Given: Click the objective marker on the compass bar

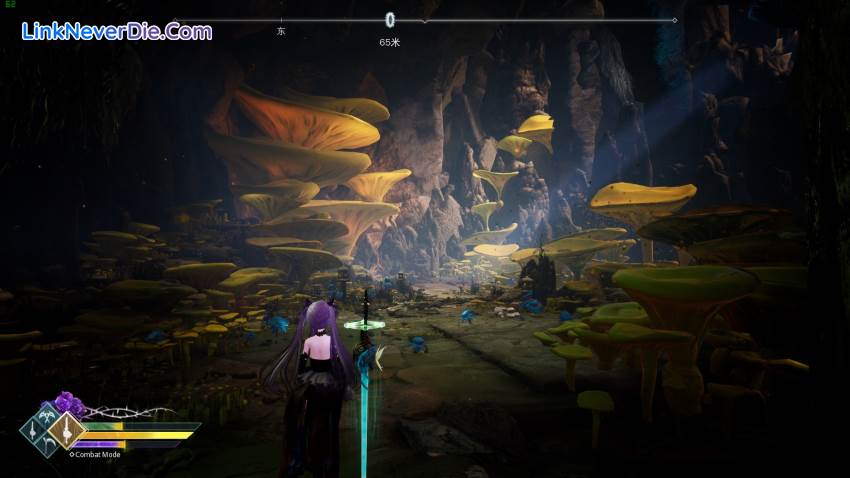Looking at the screenshot, I should click(390, 19).
